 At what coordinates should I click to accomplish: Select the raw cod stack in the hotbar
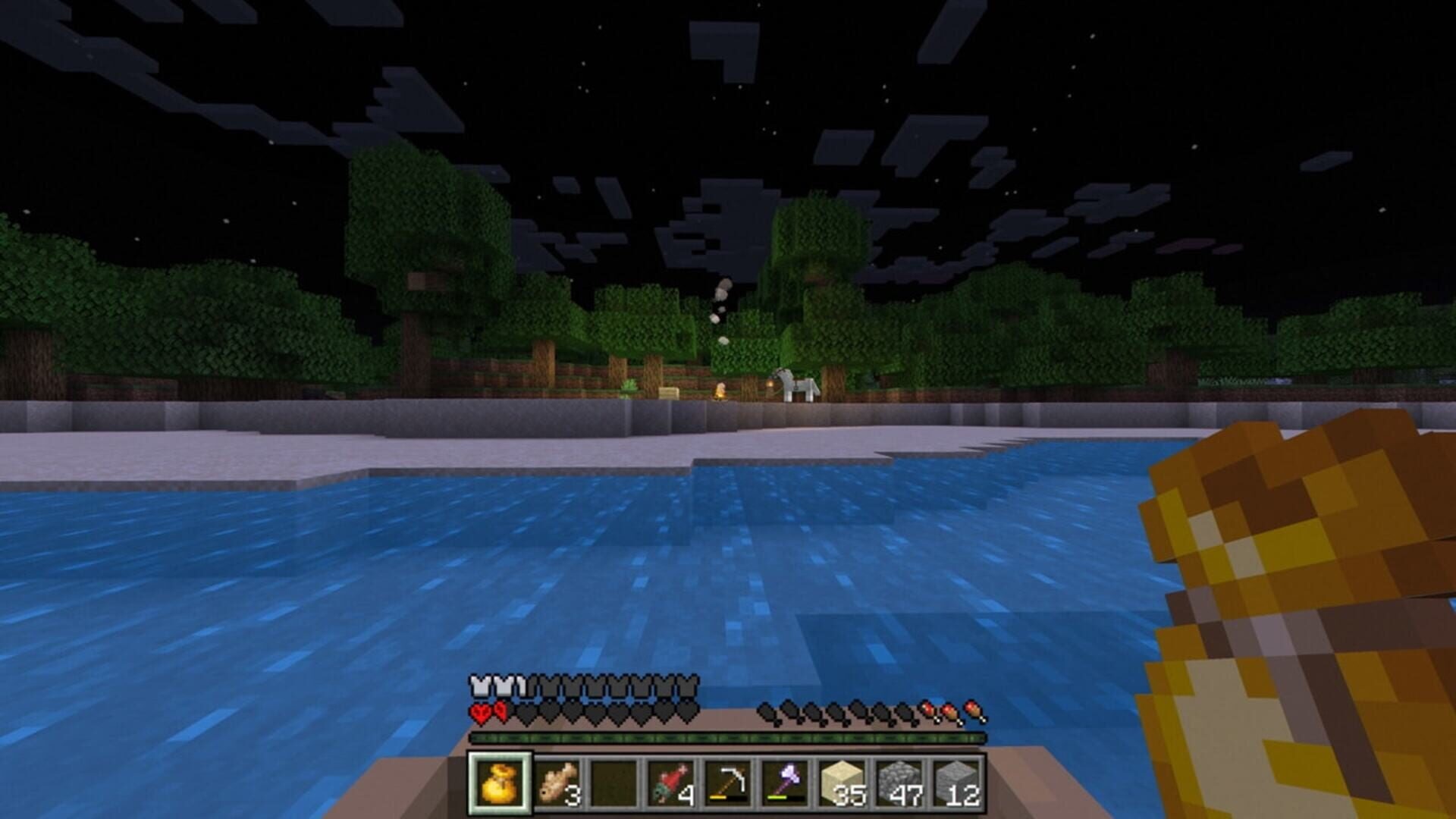click(557, 781)
